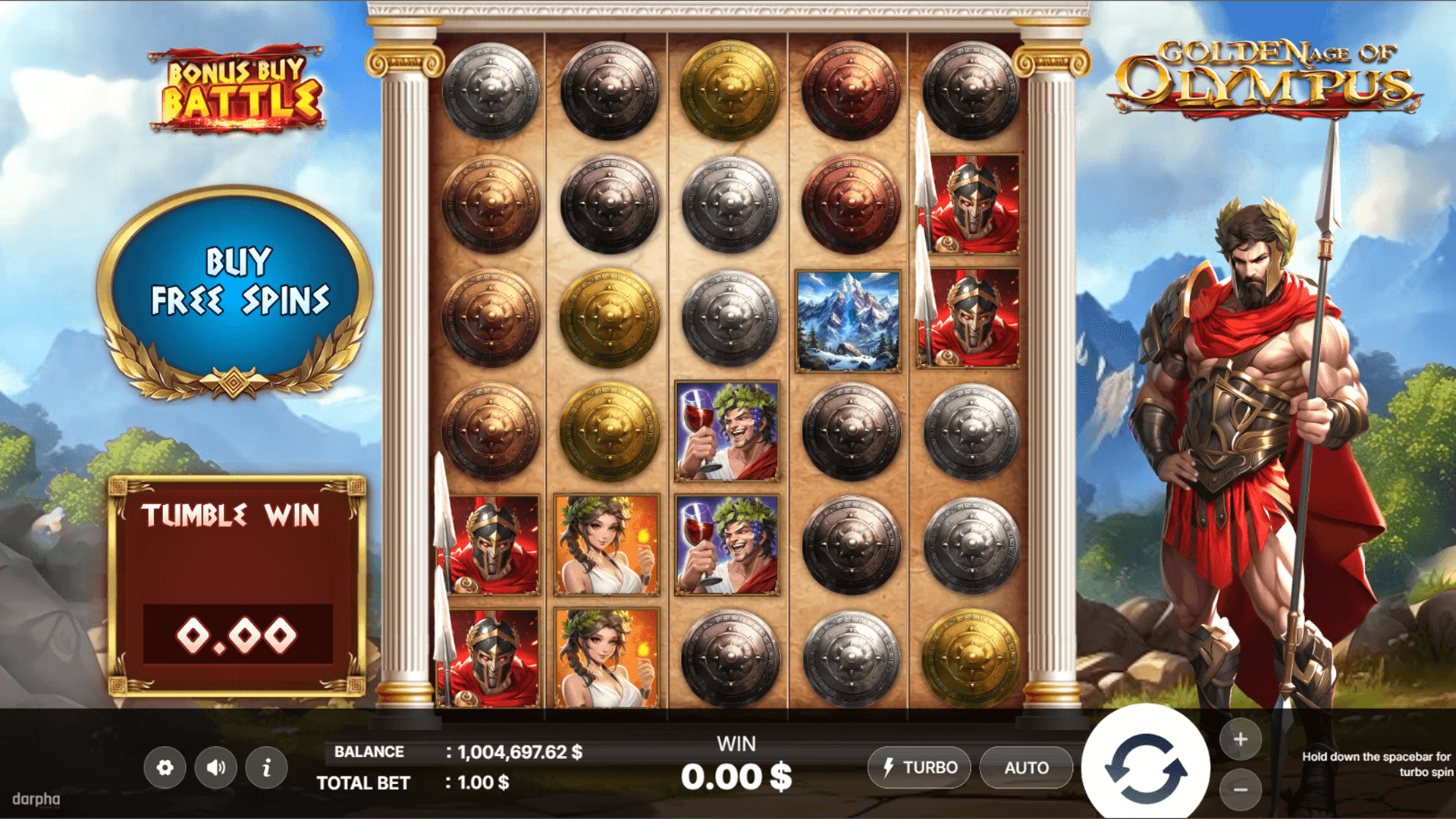Increase the total bet with the plus button

[1241, 739]
